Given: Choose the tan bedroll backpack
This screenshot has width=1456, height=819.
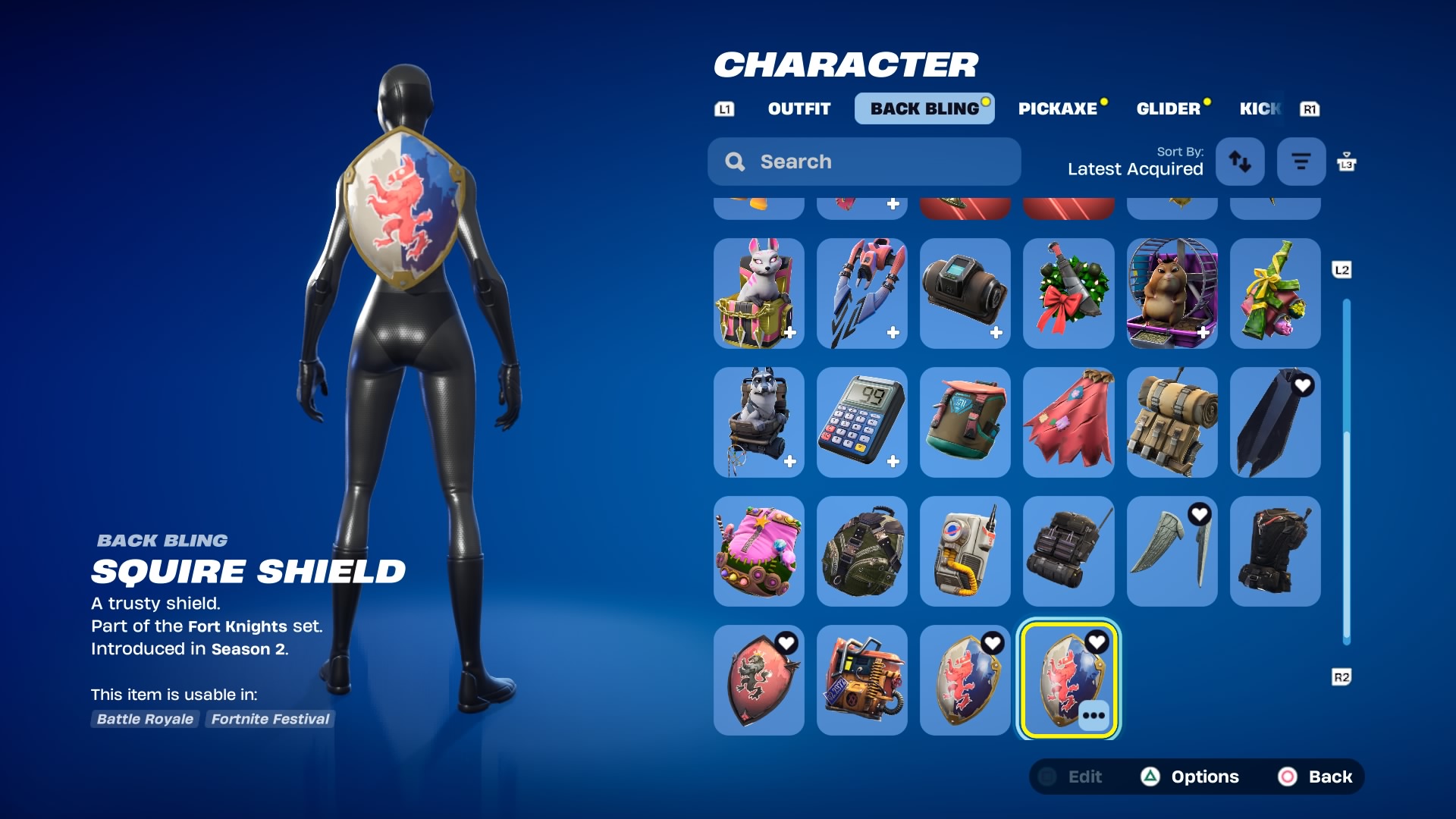Looking at the screenshot, I should pyautogui.click(x=1172, y=422).
